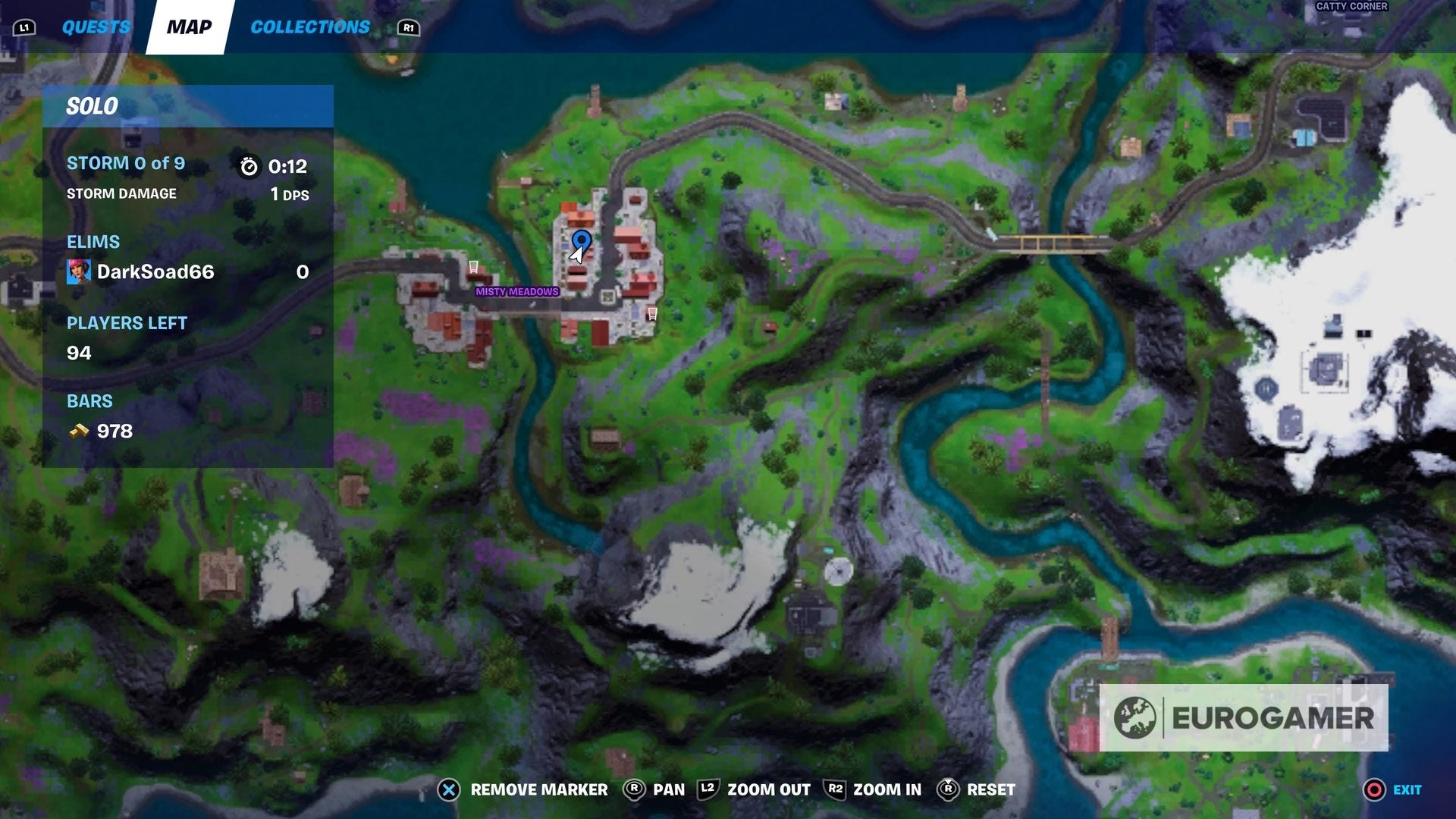
Task: Click the L2 icon next to Zoom Out
Action: tap(706, 789)
